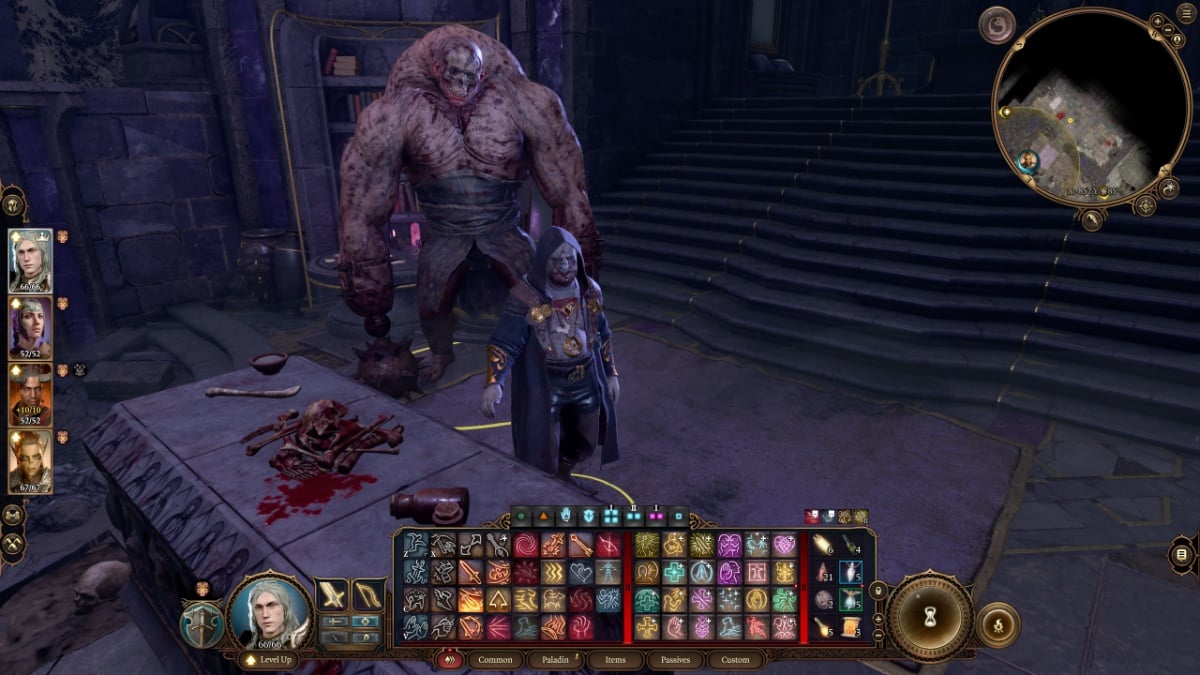1200x675 pixels.
Task: Select the third party member portrait
Action: click(x=30, y=393)
